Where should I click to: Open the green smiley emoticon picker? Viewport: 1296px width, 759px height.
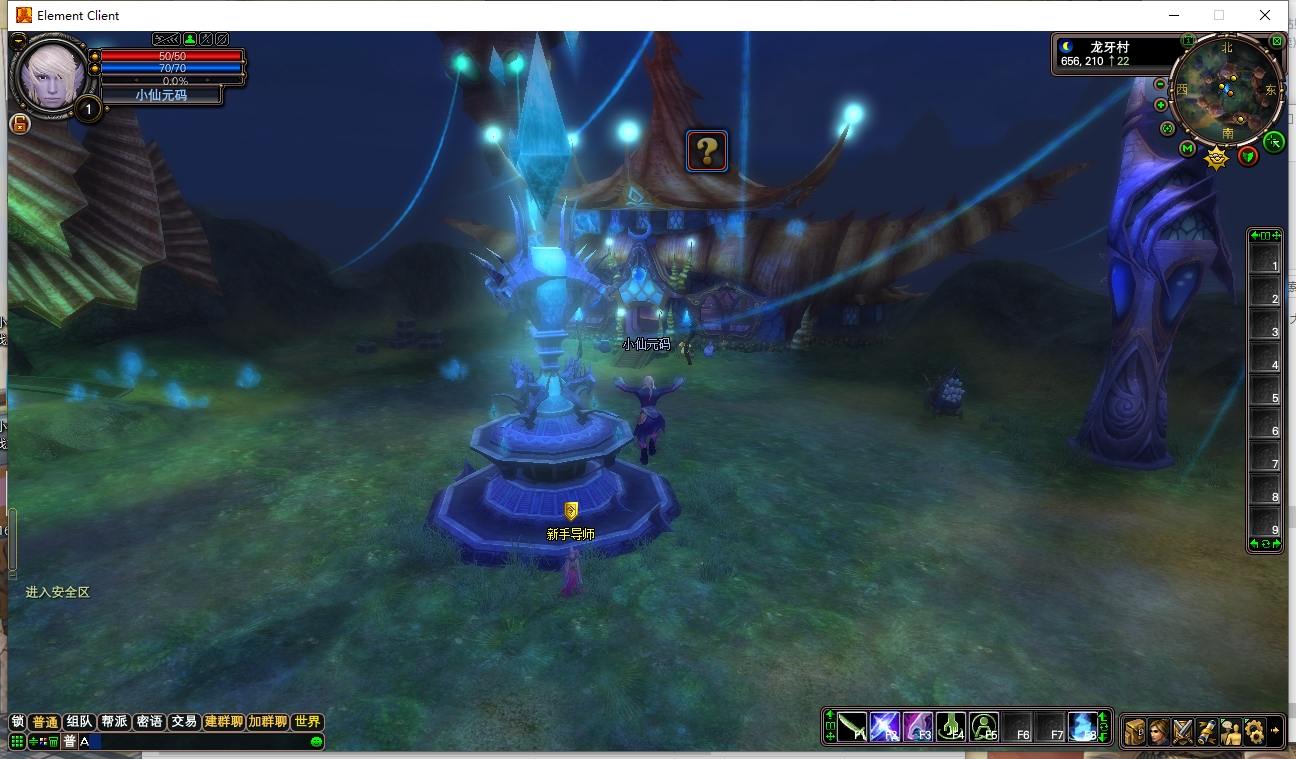click(x=316, y=742)
